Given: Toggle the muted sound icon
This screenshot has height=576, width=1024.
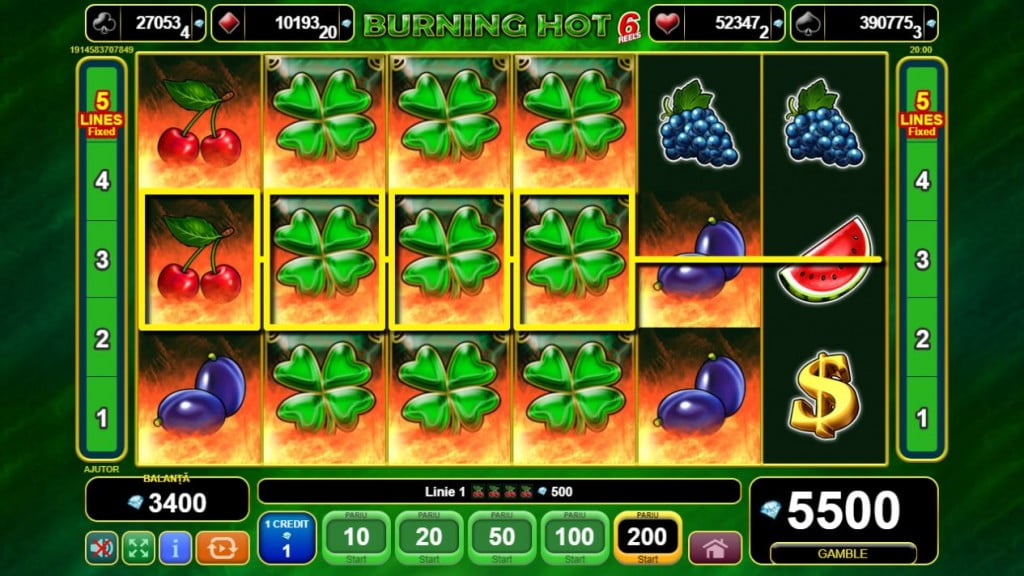Looking at the screenshot, I should point(101,548).
